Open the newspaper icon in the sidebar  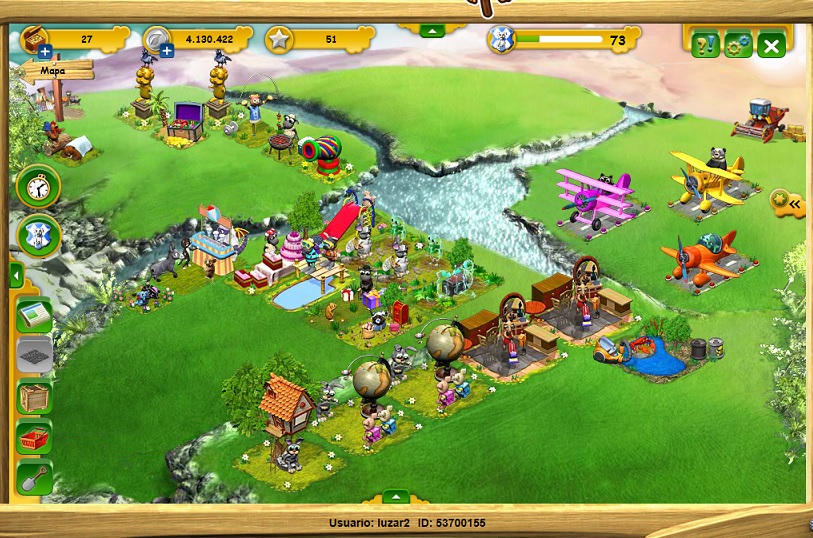click(35, 314)
